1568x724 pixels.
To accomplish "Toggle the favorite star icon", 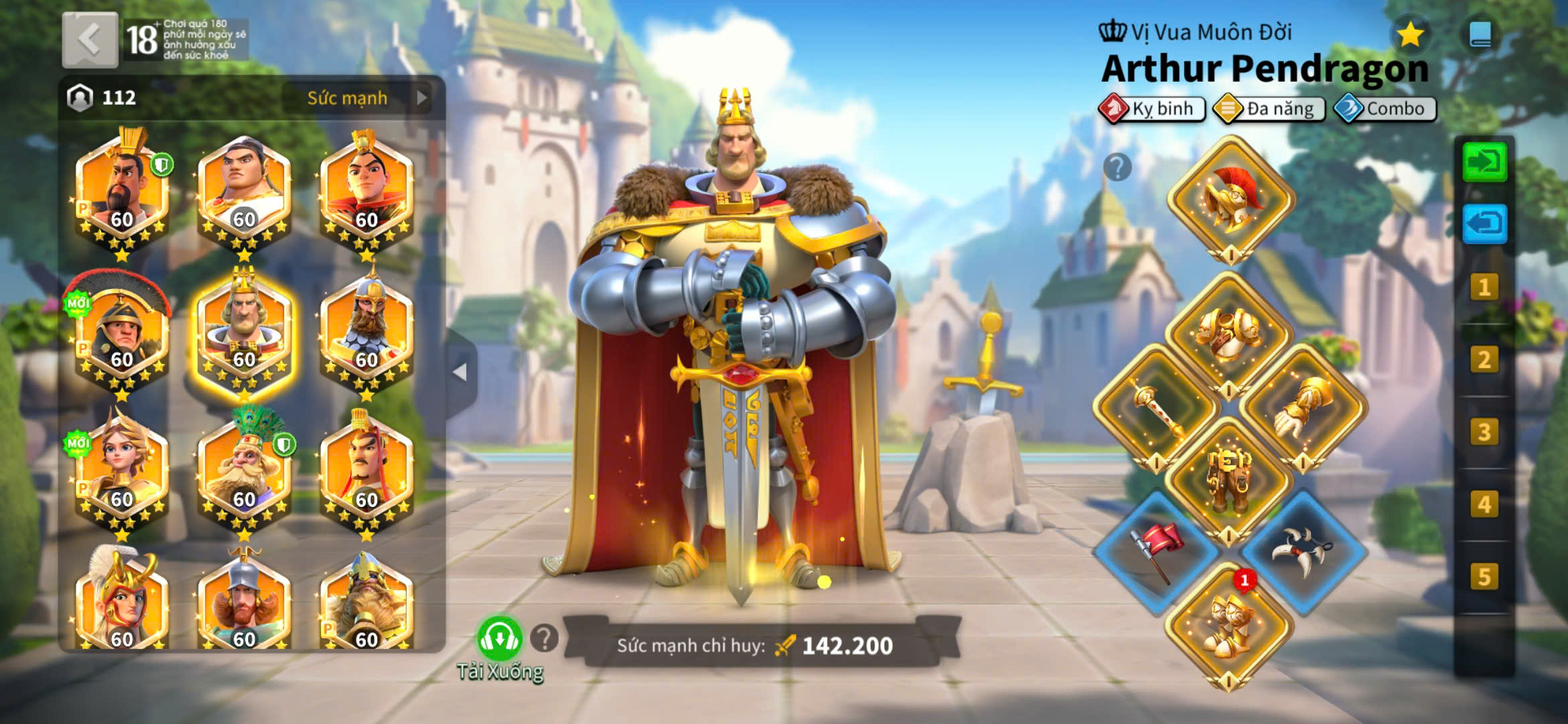I will 1410,34.
